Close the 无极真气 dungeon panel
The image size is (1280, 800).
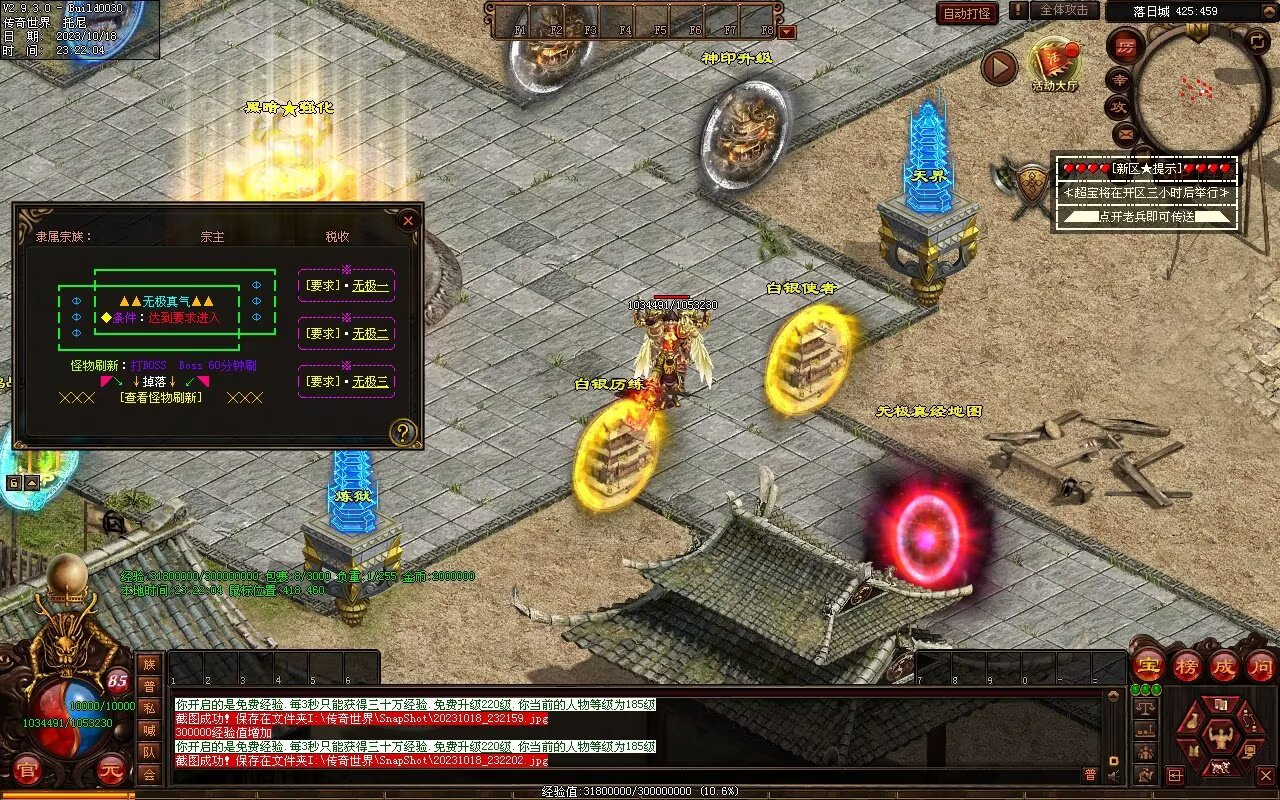pyautogui.click(x=407, y=220)
